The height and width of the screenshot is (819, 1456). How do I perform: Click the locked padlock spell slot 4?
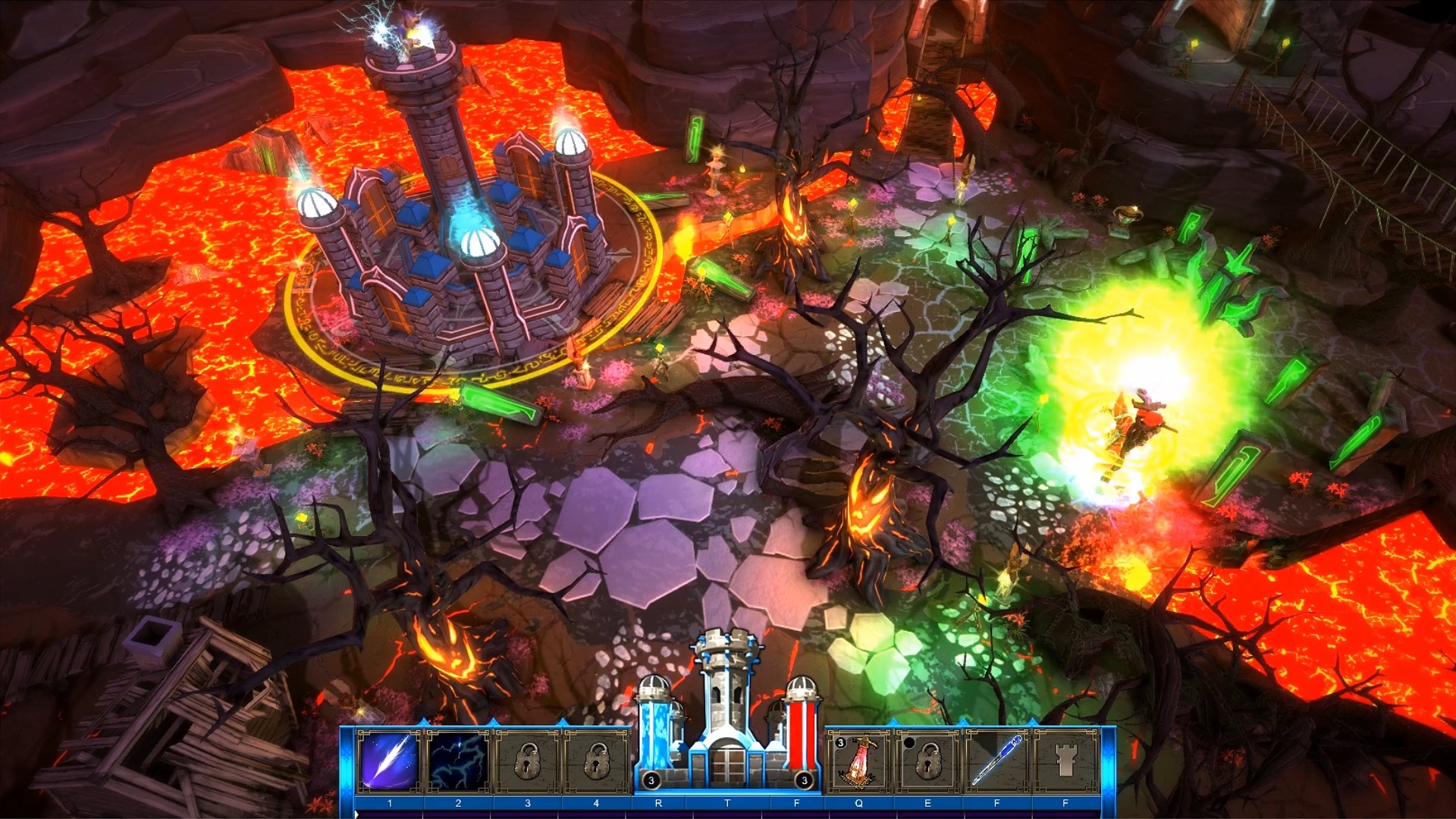pyautogui.click(x=596, y=761)
